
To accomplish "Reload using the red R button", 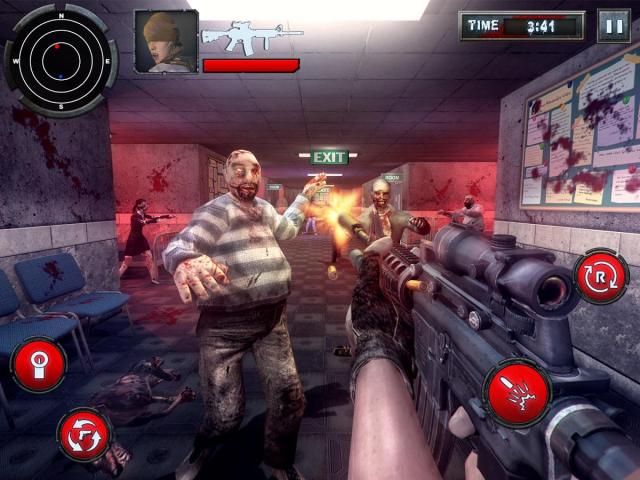I will tap(600, 277).
